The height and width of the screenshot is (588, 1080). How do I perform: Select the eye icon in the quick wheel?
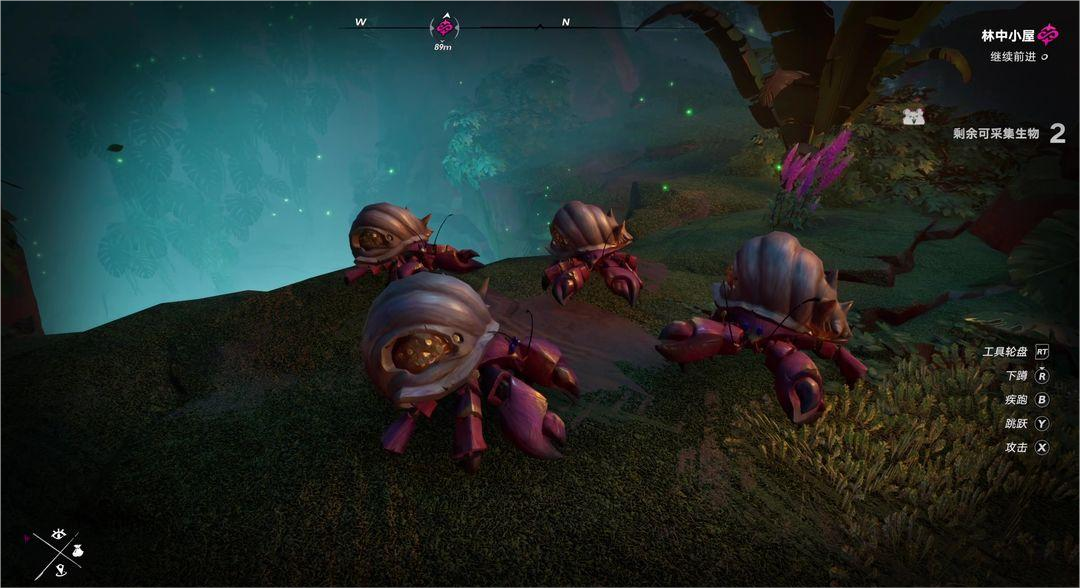[57, 534]
